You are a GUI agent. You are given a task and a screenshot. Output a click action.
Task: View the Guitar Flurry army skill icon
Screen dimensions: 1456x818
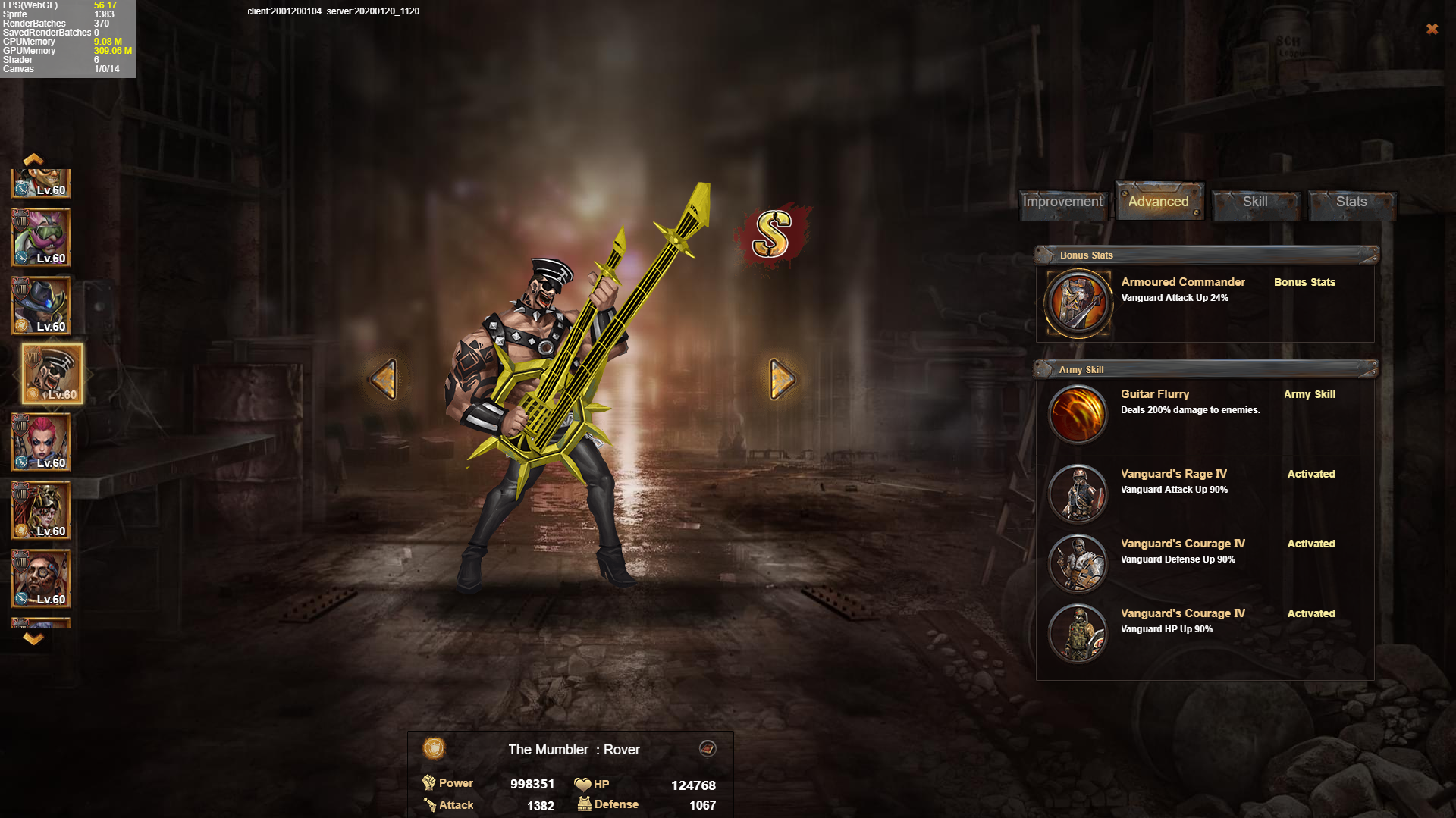(1078, 414)
